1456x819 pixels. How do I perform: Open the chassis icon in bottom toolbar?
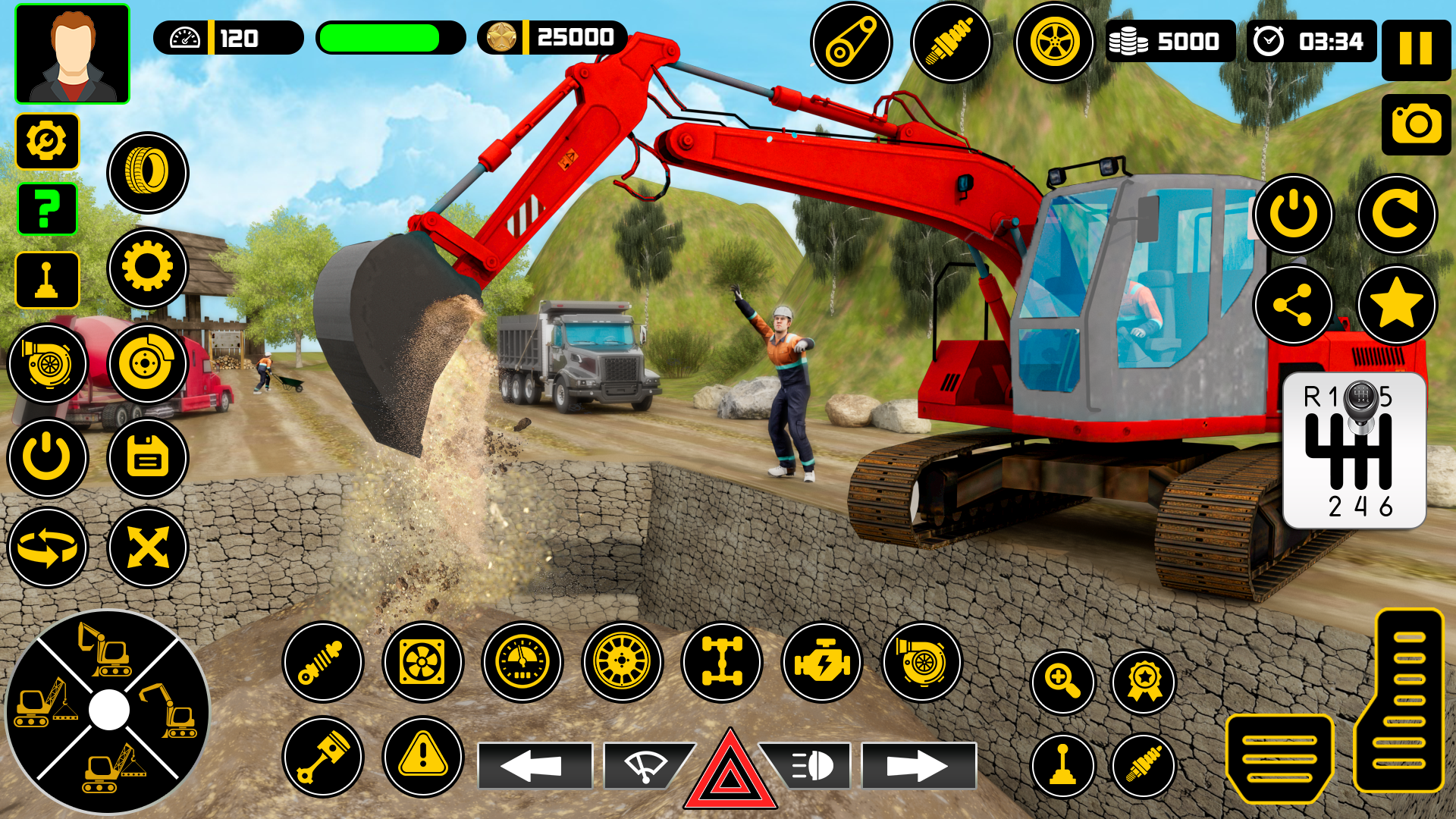point(723,662)
